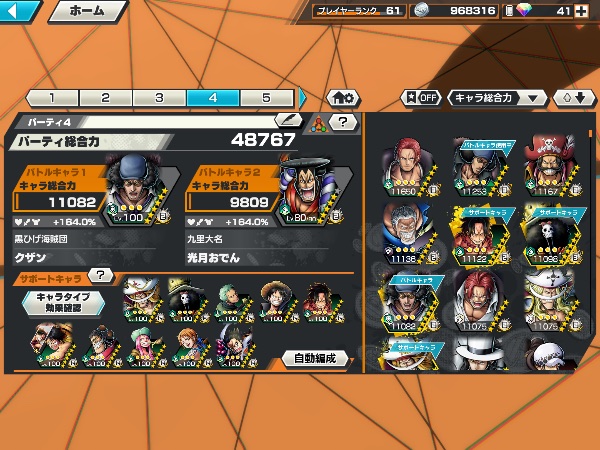
Task: Open help next to the party name
Action: tap(343, 122)
